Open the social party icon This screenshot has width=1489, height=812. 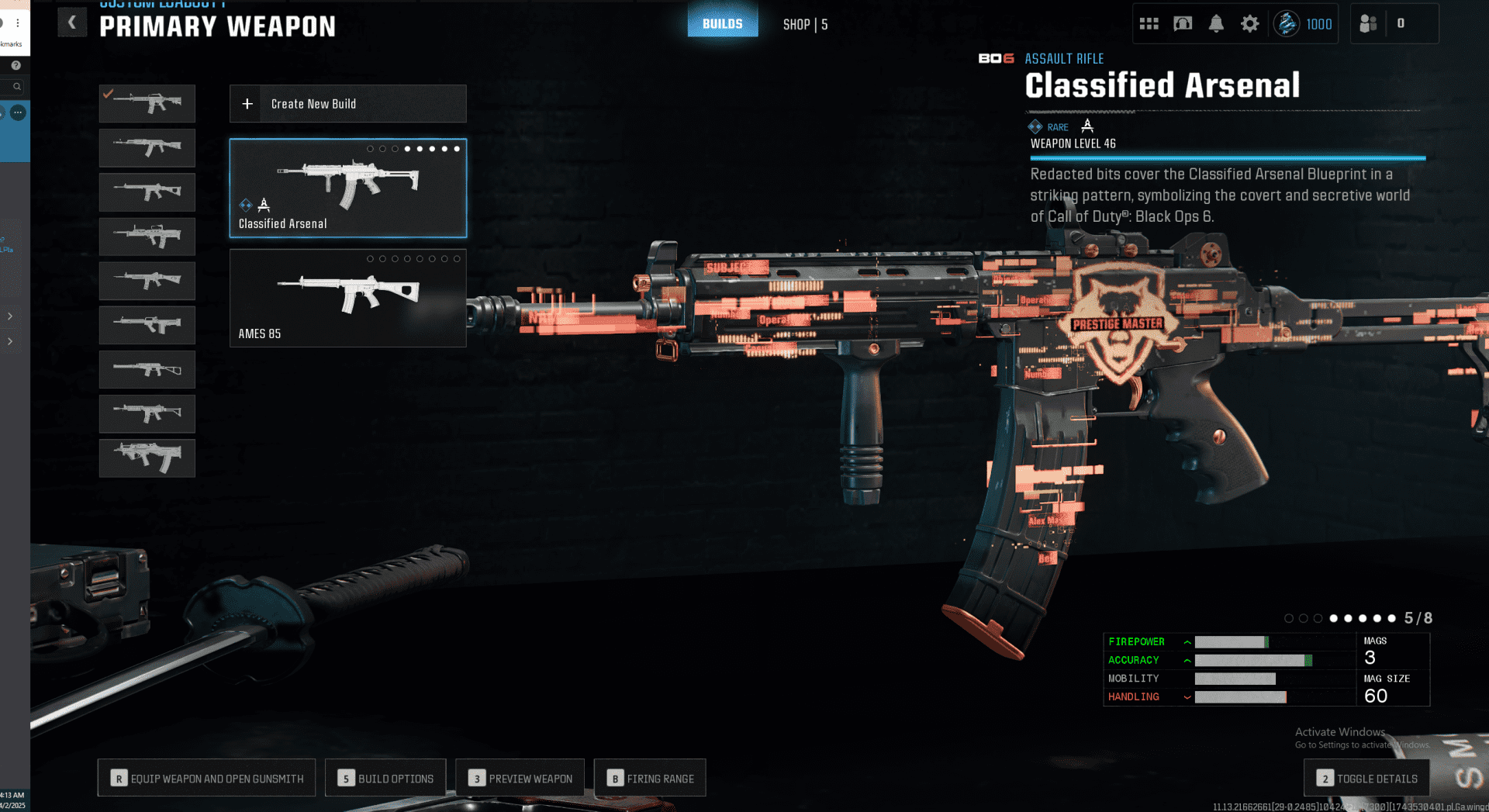[x=1368, y=24]
